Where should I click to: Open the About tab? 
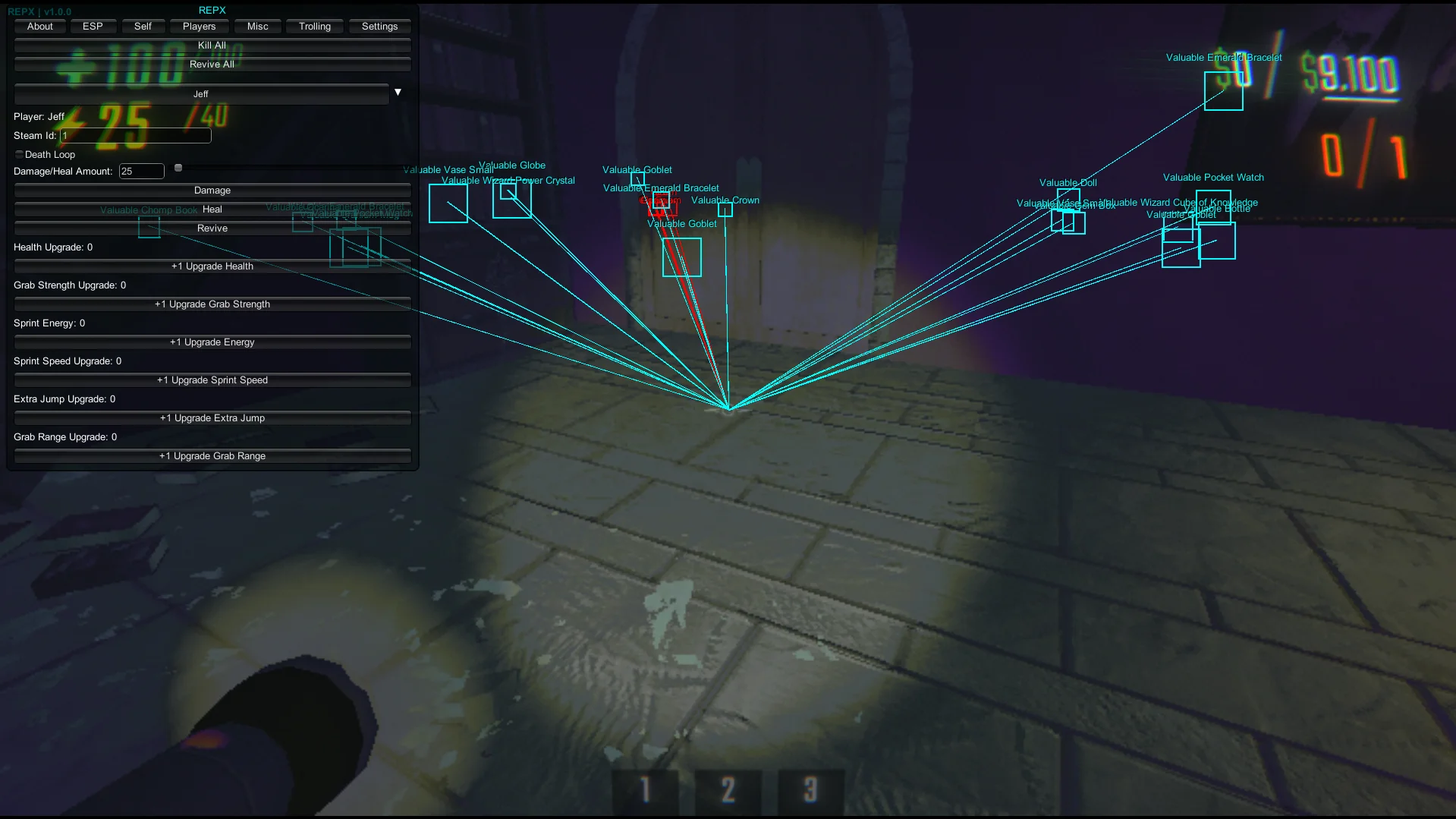[40, 27]
